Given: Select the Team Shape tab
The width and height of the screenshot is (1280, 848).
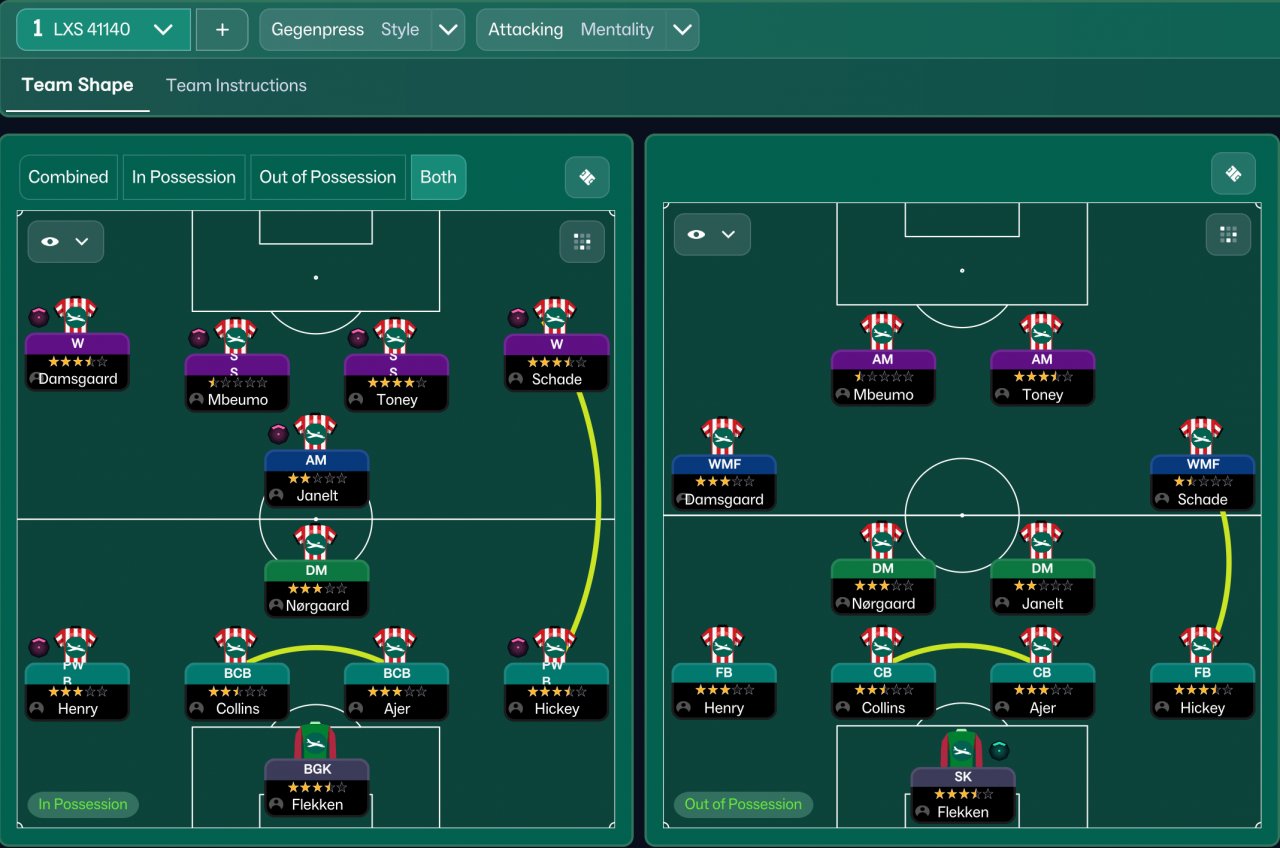Looking at the screenshot, I should pos(77,85).
